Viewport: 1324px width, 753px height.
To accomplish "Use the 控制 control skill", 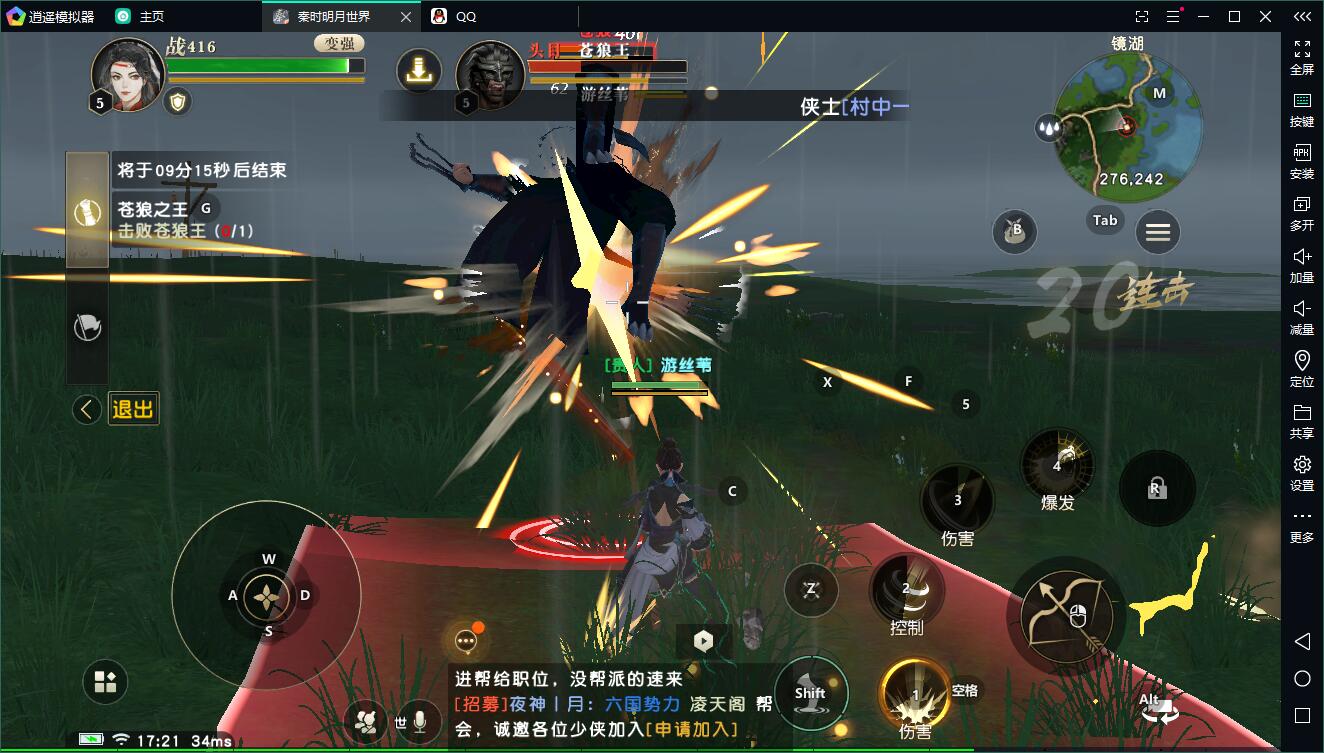I will (907, 590).
